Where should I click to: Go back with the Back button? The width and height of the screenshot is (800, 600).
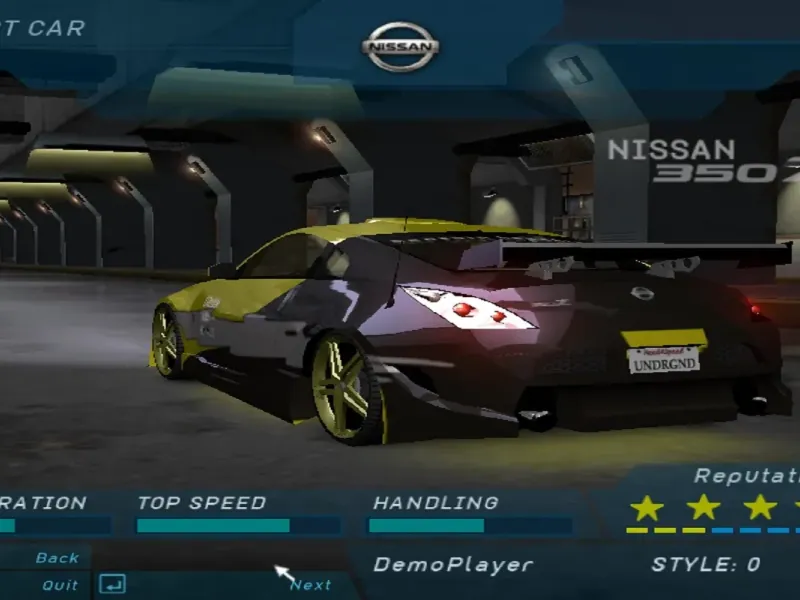click(57, 558)
